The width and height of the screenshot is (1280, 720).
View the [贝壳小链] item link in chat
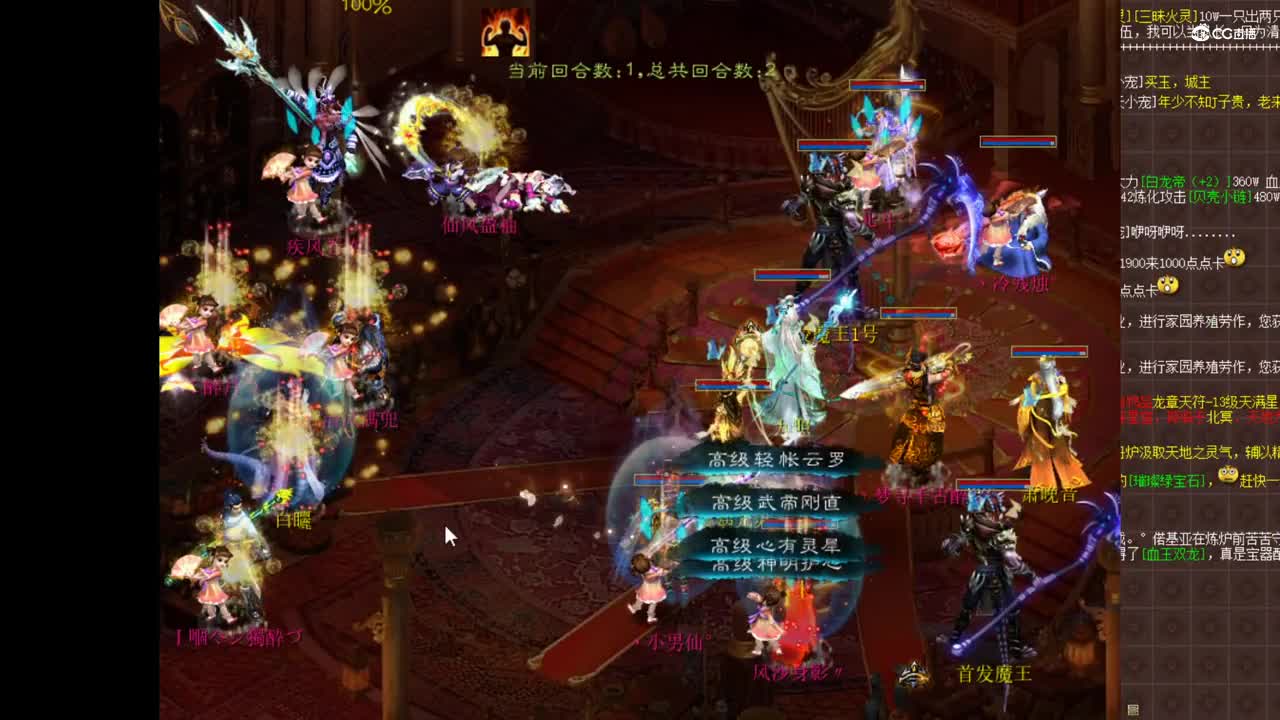click(1217, 199)
